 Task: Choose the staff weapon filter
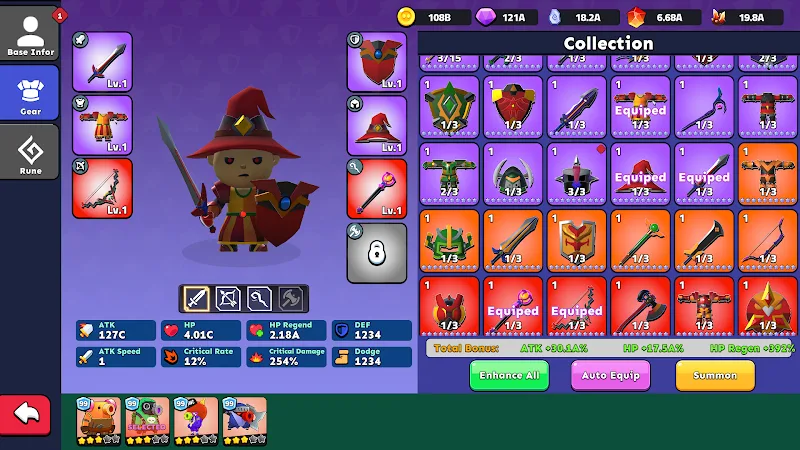[x=260, y=298]
